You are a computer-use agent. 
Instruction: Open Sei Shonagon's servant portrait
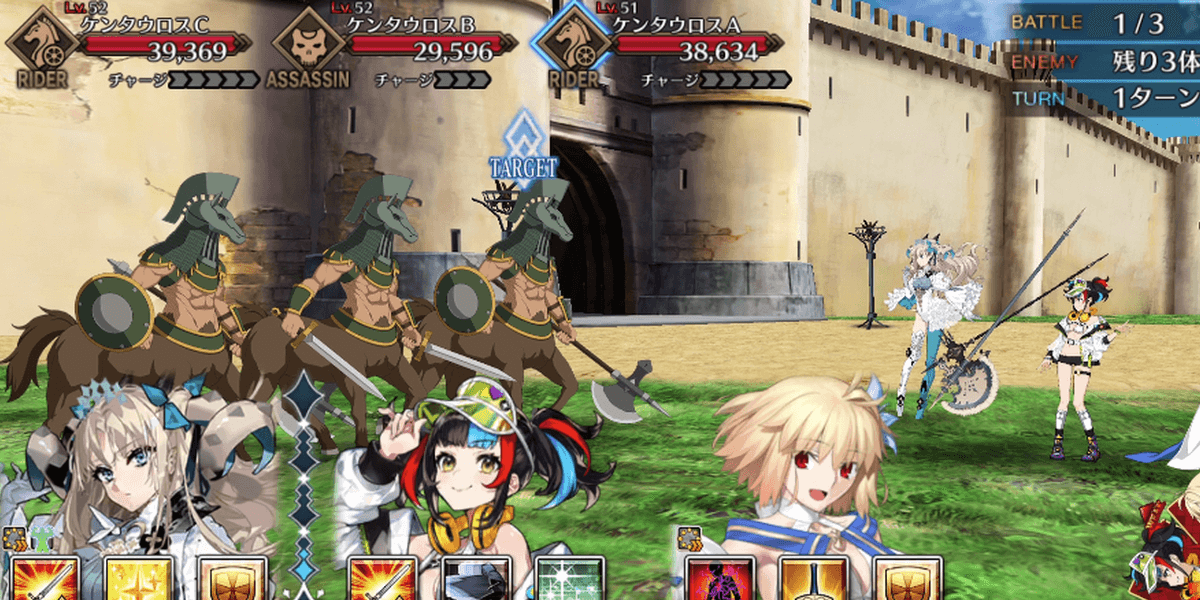[x=470, y=470]
